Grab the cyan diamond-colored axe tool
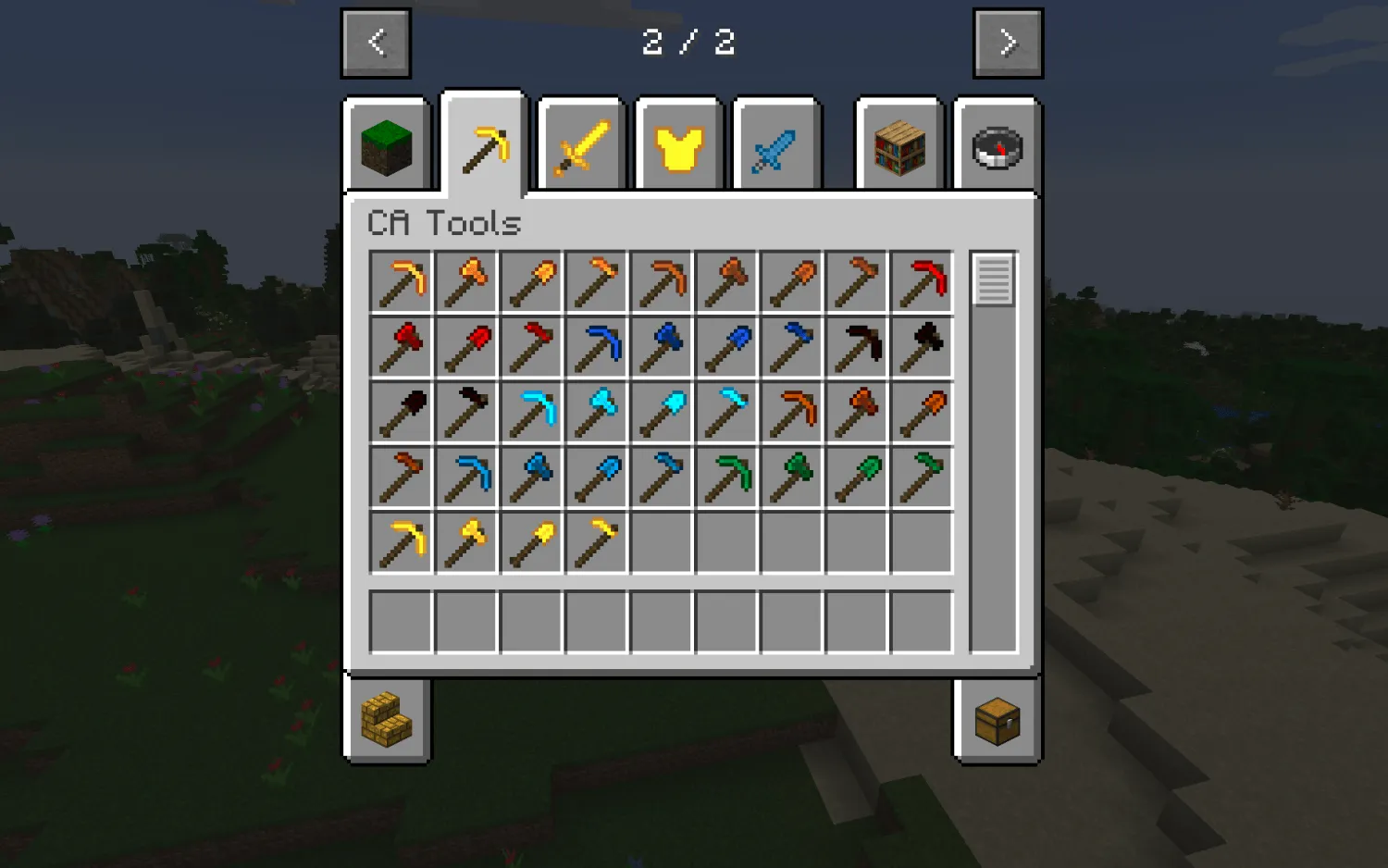Screen dimensions: 1388x868 click(597, 412)
